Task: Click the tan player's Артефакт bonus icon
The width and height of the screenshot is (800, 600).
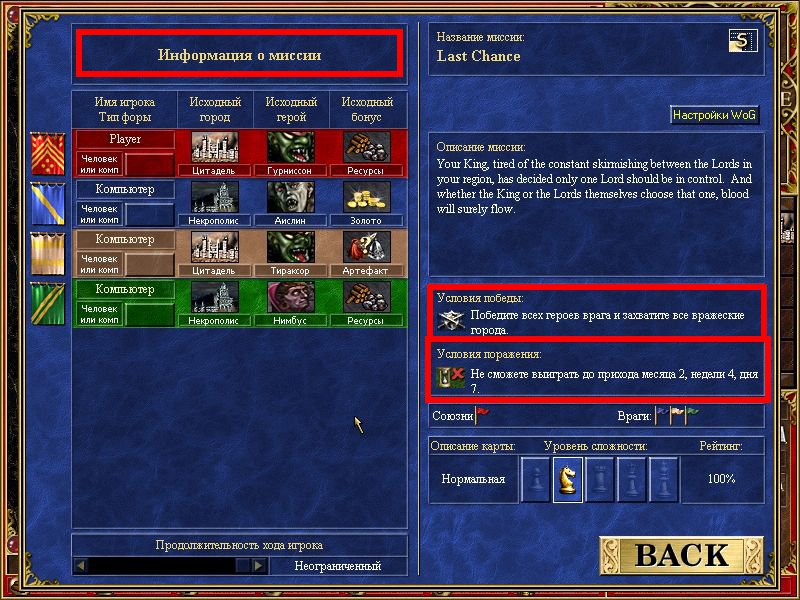Action: pyautogui.click(x=366, y=248)
